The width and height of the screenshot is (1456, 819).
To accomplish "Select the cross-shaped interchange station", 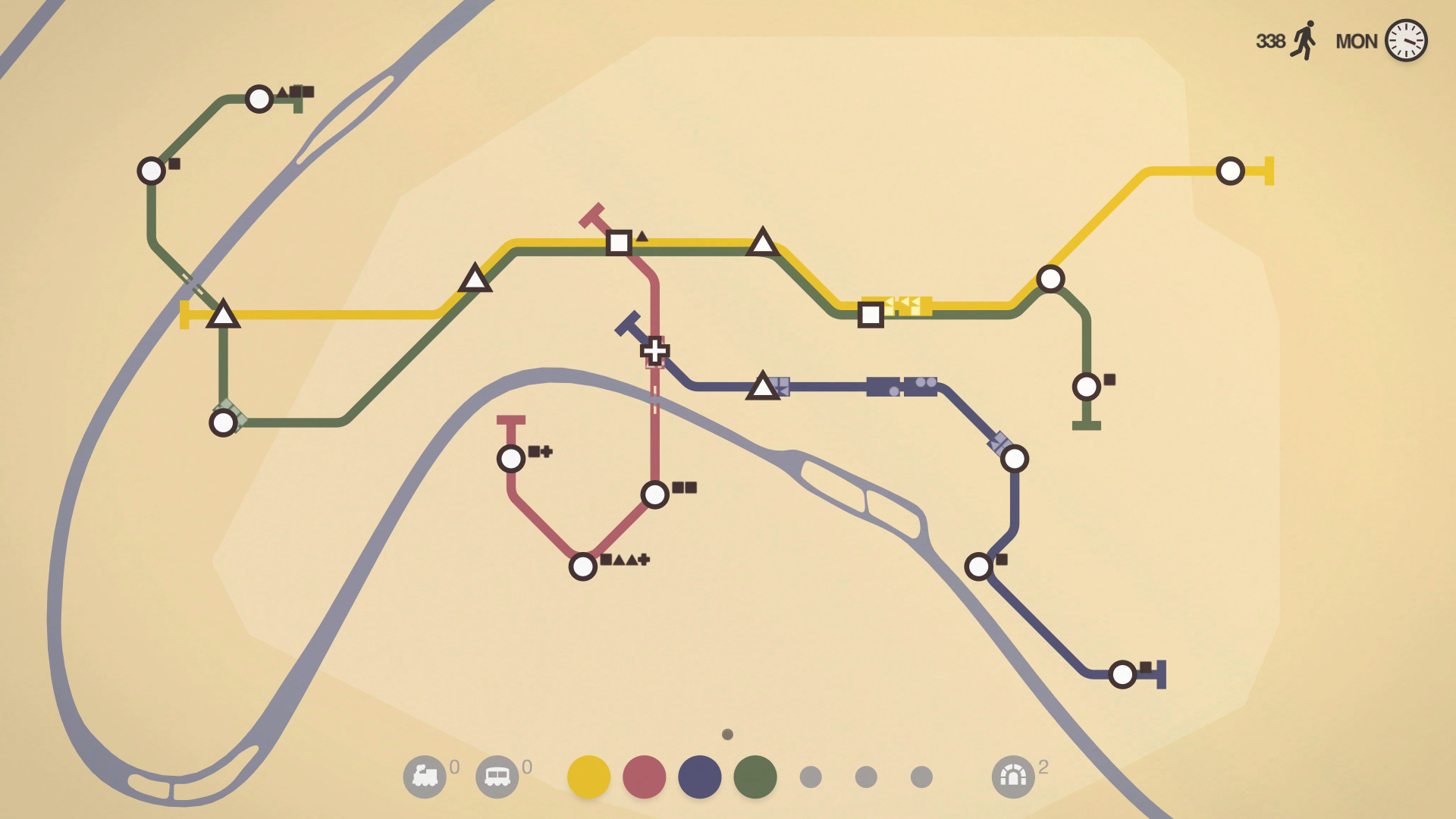I will (x=654, y=350).
